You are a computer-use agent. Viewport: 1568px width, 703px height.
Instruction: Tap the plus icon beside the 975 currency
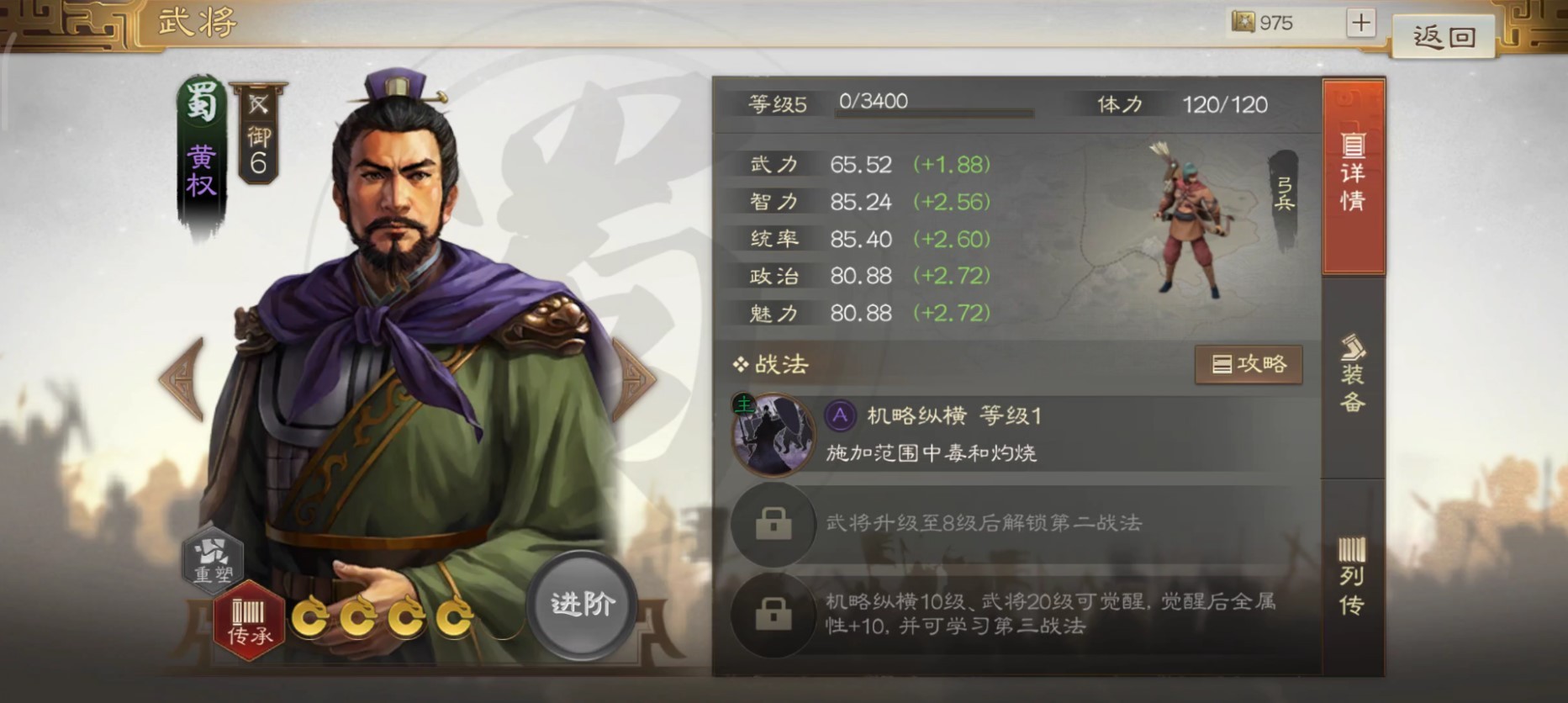[1361, 23]
